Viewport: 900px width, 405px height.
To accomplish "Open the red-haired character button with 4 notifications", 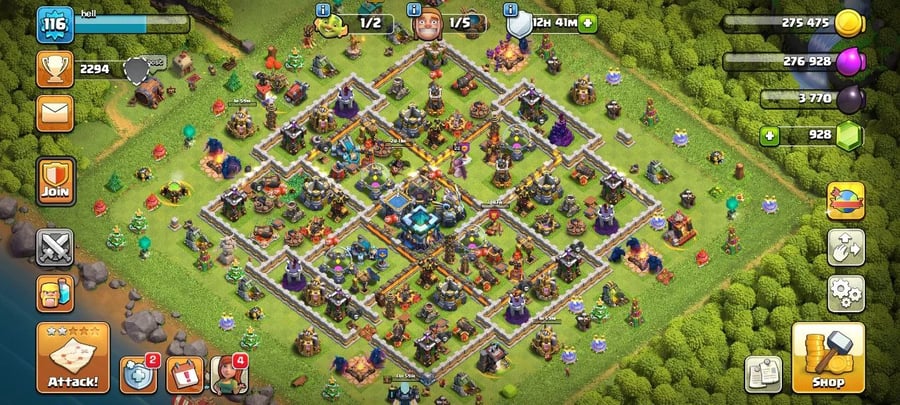I will 229,375.
